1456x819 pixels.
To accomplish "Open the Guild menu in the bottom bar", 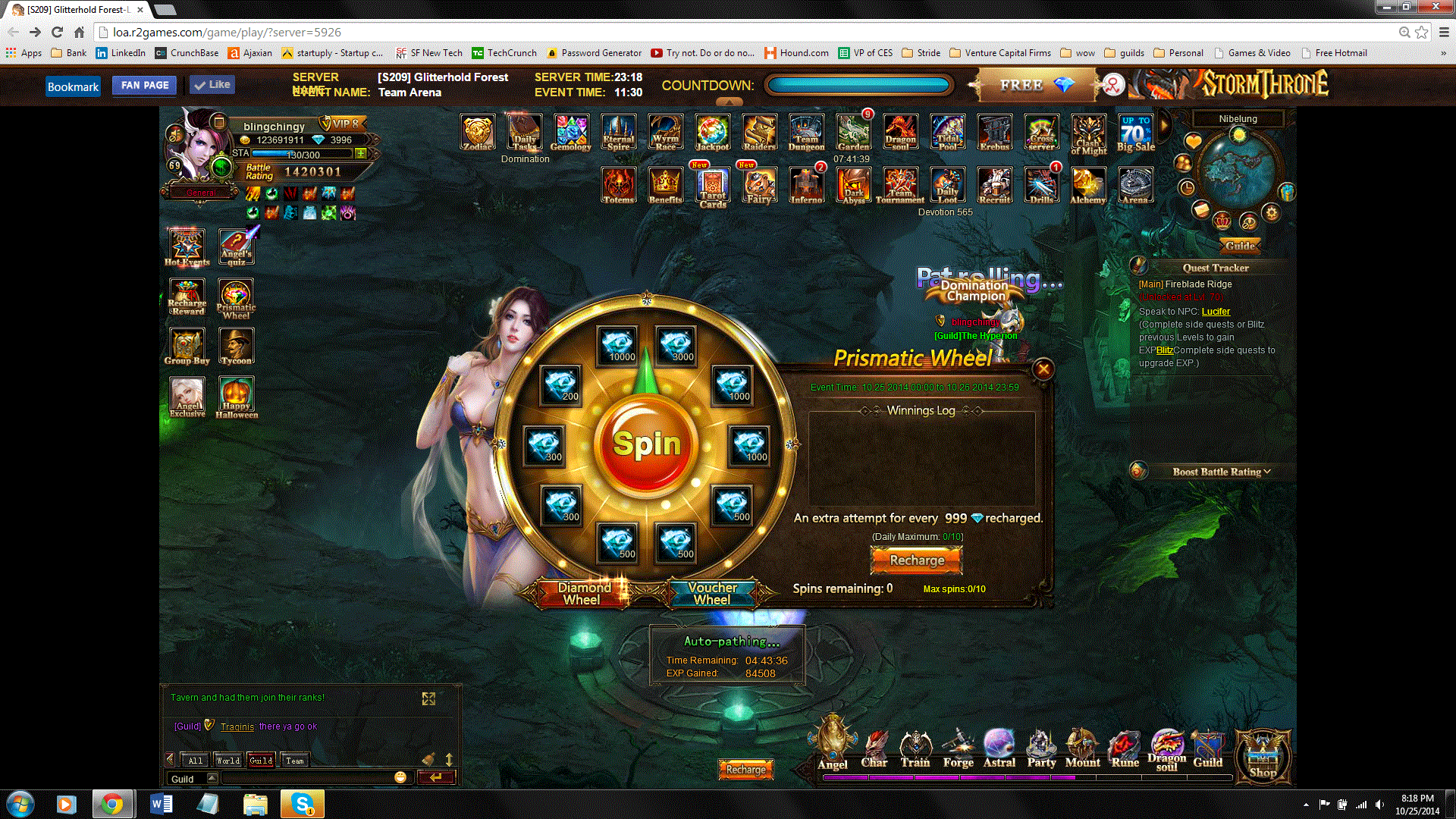I will 1207,749.
